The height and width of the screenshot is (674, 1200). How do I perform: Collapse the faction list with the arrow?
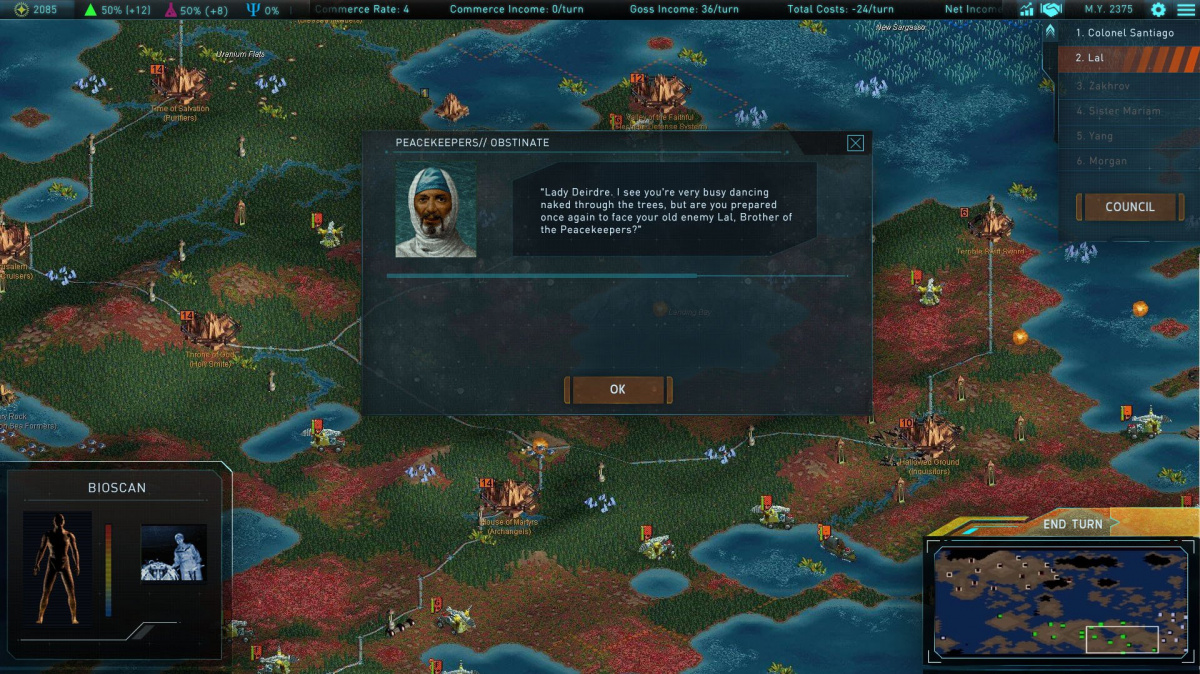pyautogui.click(x=1050, y=31)
